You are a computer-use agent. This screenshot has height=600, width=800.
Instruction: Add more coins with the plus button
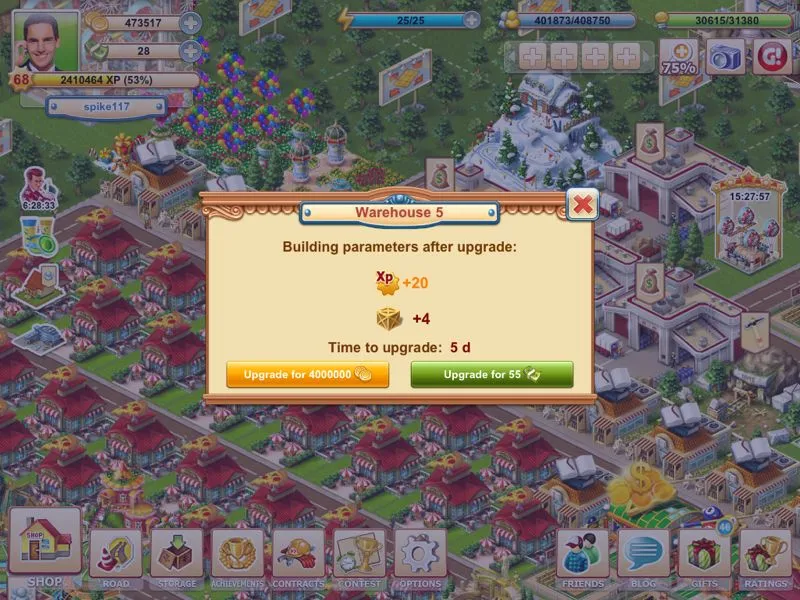[190, 23]
